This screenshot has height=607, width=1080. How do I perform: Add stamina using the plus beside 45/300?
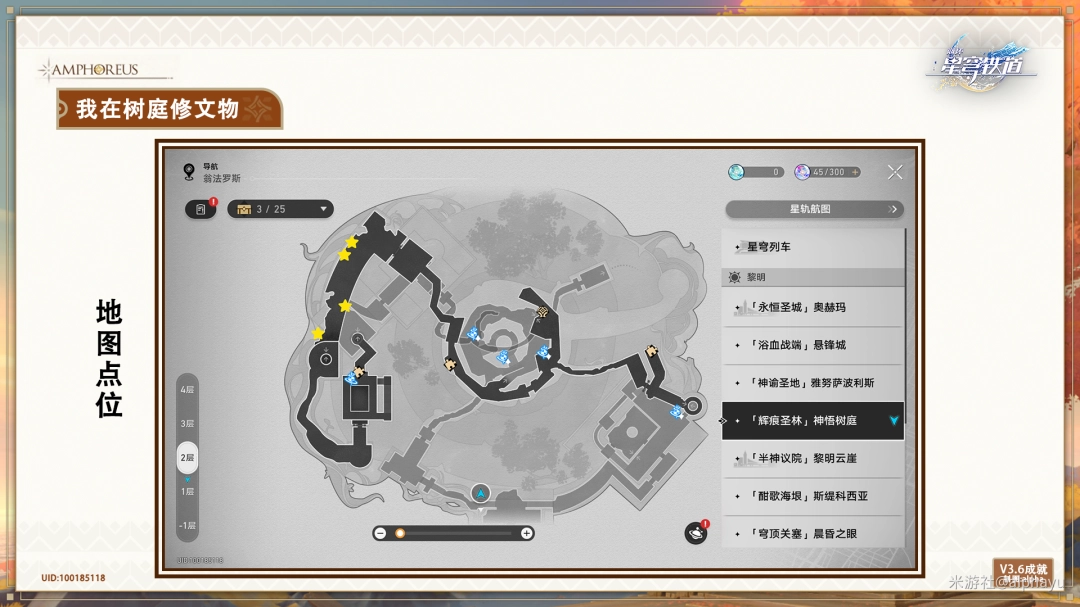coord(855,172)
